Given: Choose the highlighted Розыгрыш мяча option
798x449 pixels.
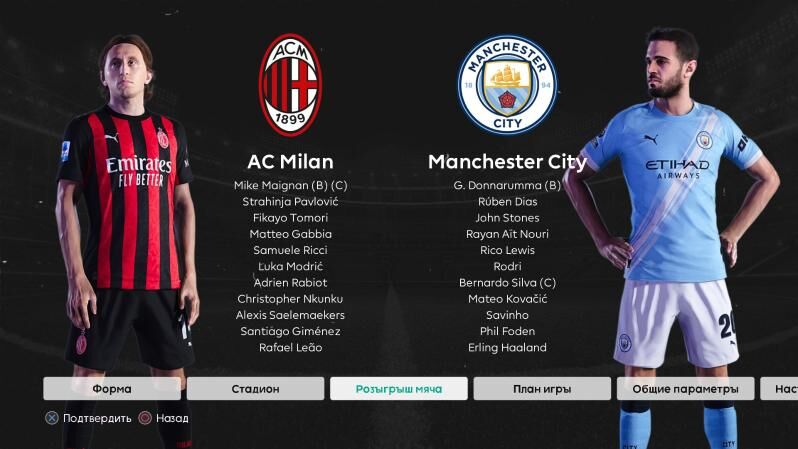Looking at the screenshot, I should [x=398, y=388].
